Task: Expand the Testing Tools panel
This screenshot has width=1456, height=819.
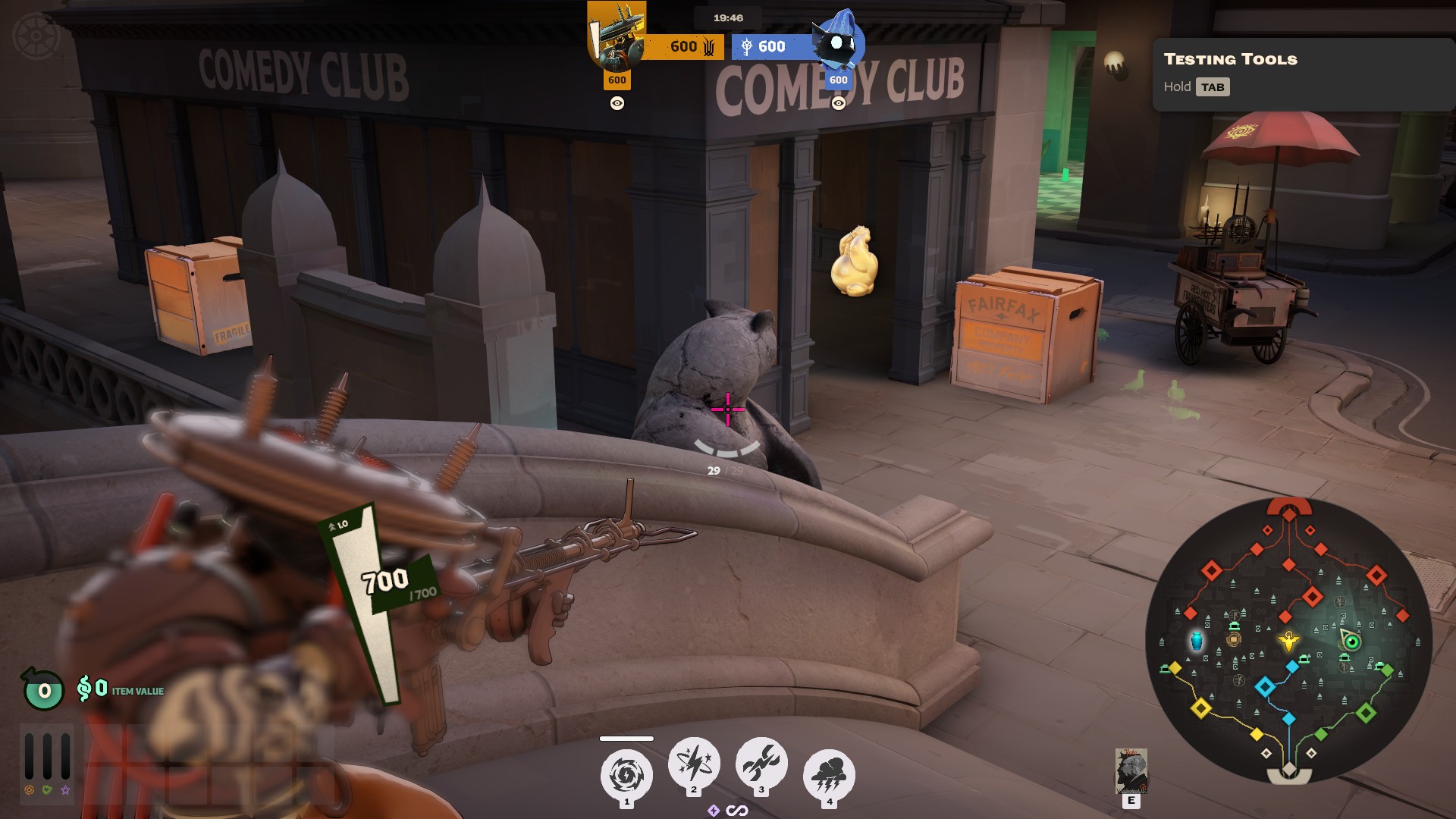Action: tap(1228, 59)
